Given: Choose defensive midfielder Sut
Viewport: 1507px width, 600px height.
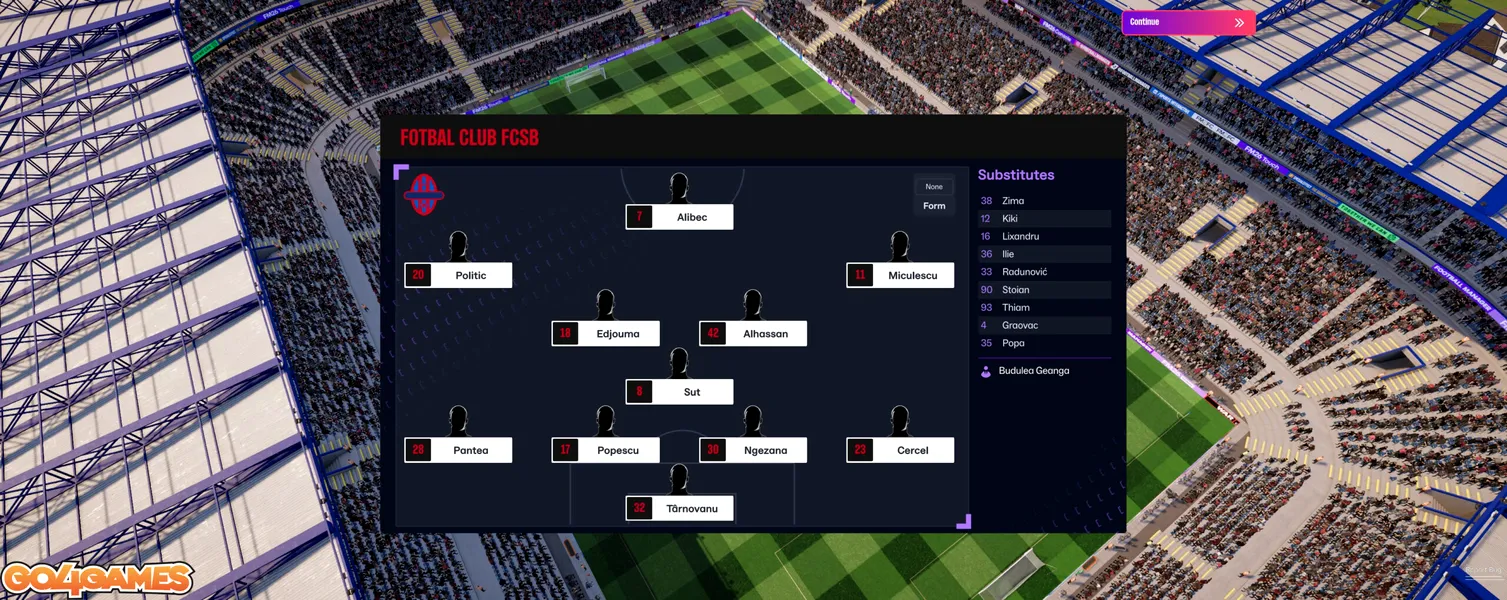Looking at the screenshot, I should click(680, 392).
